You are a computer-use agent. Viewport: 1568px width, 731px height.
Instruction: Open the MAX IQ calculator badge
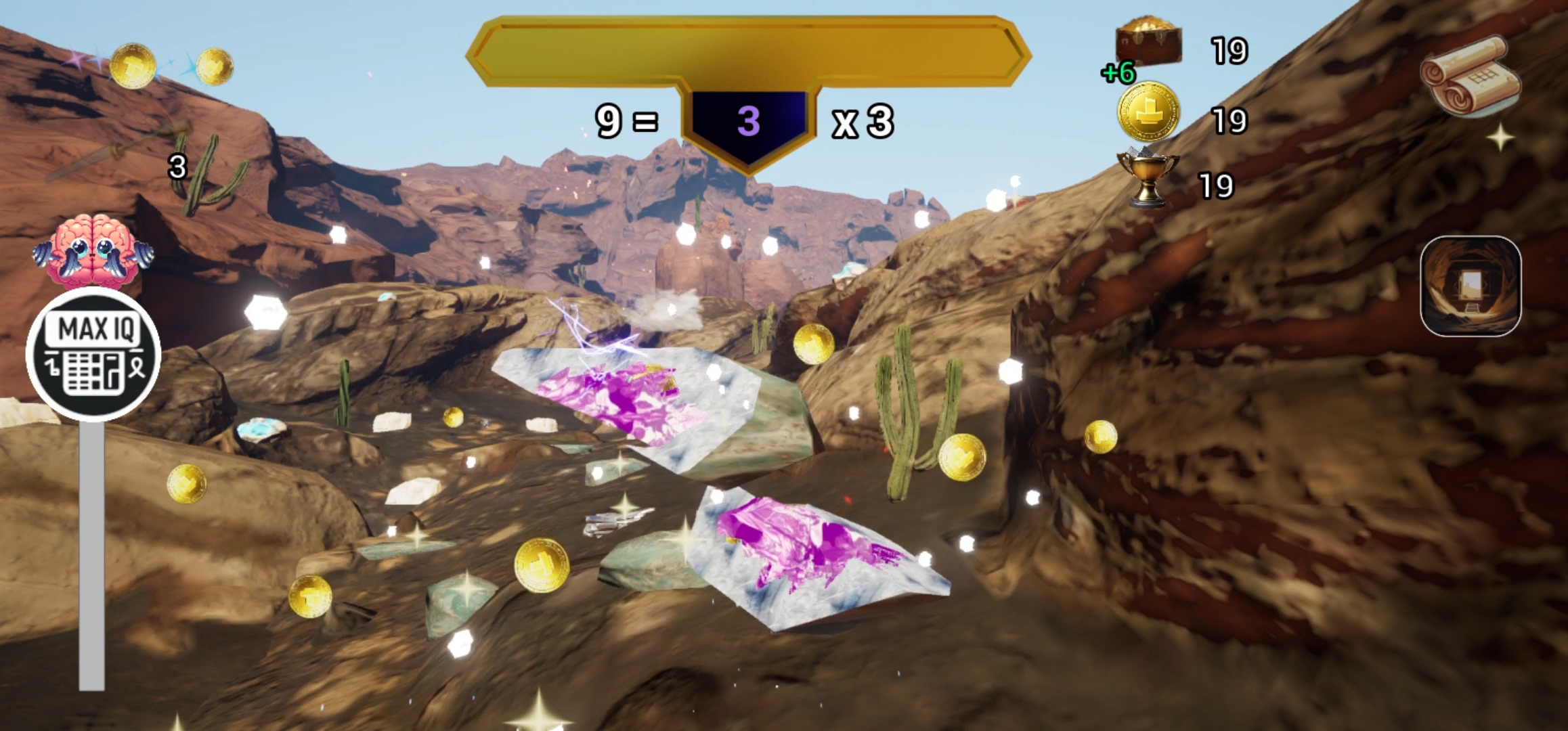tap(93, 354)
